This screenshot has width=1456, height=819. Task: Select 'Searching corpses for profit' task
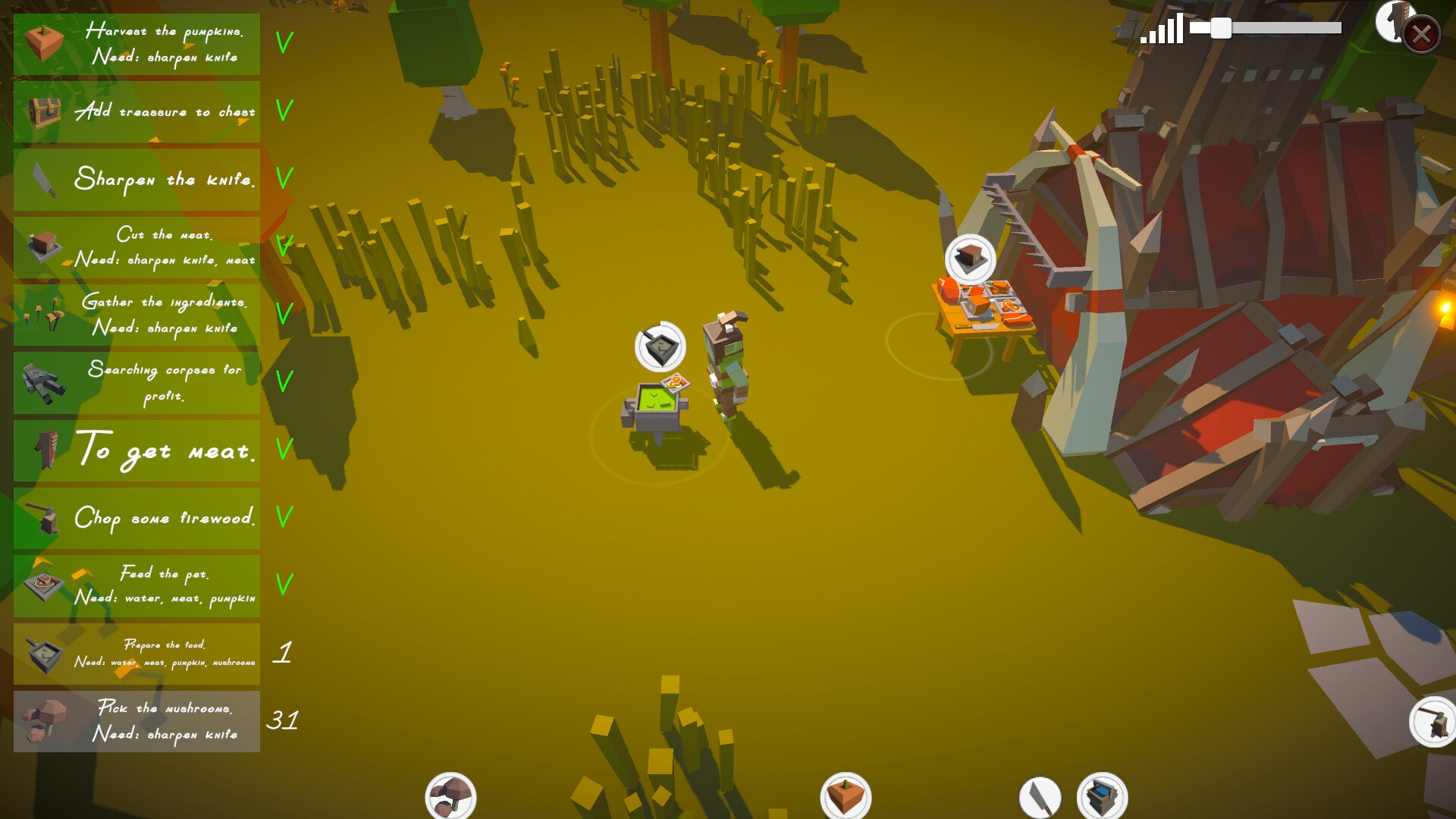click(137, 383)
